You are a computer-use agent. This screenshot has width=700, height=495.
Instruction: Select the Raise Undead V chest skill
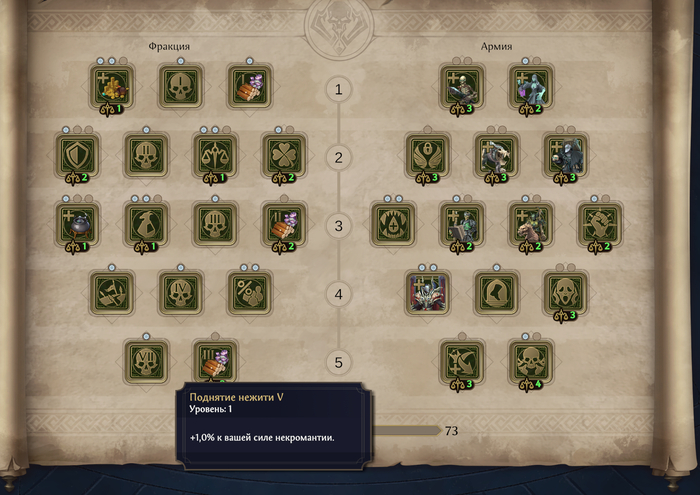point(215,360)
